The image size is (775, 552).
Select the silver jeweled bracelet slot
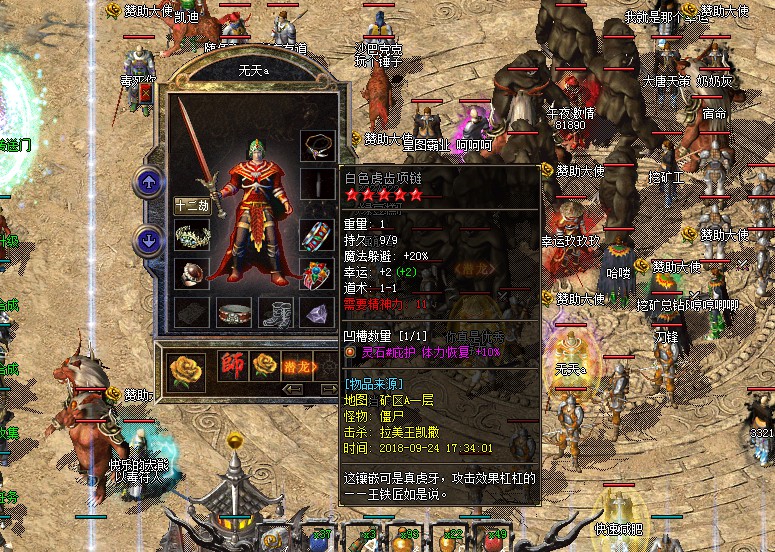click(x=190, y=236)
